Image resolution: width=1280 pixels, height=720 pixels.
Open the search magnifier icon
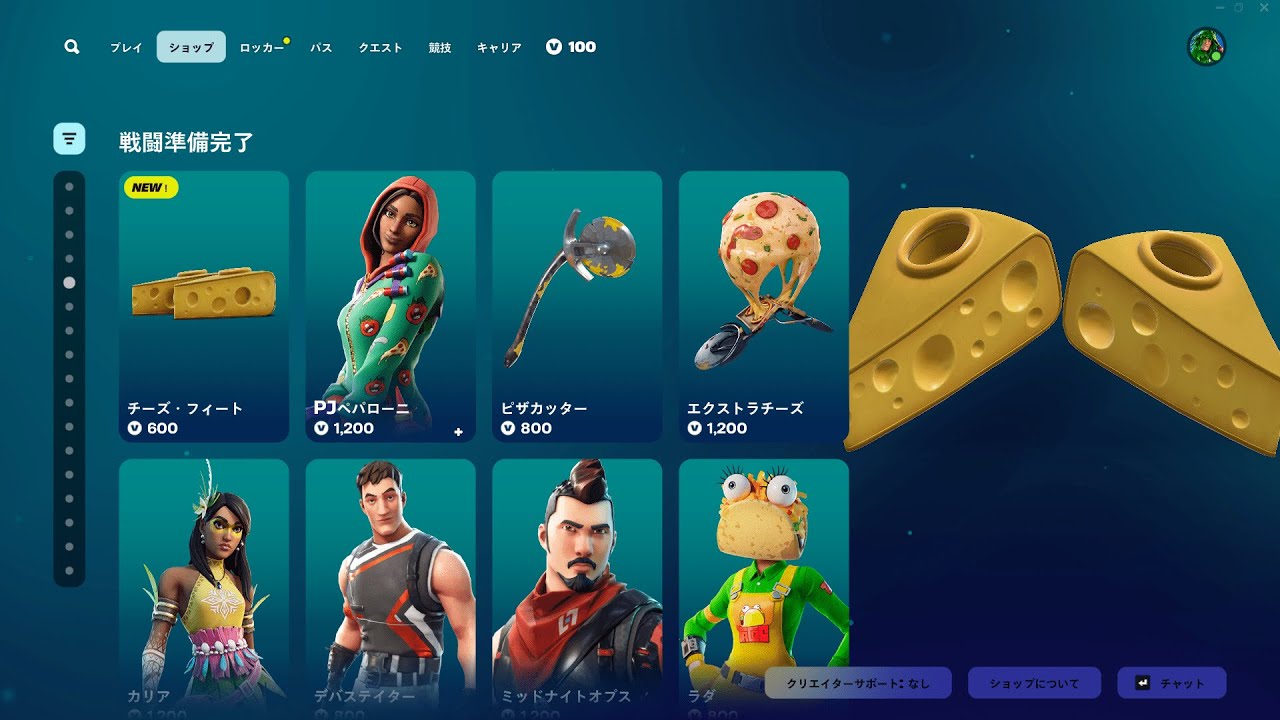click(x=71, y=47)
